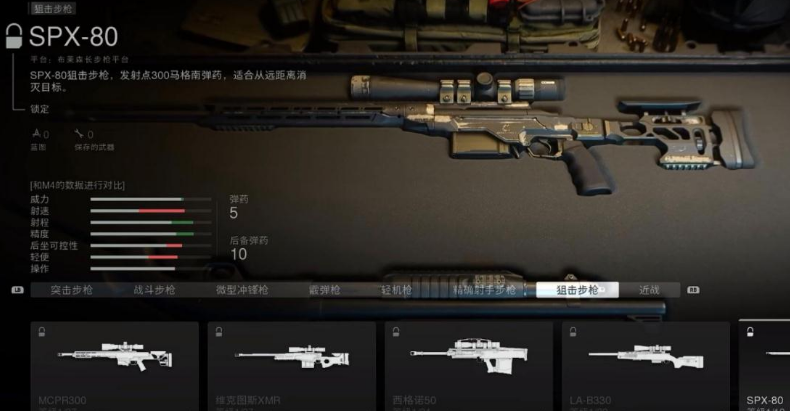Select the LA-B330 sniper tile
Viewport: 790px width, 411px height.
pos(645,365)
